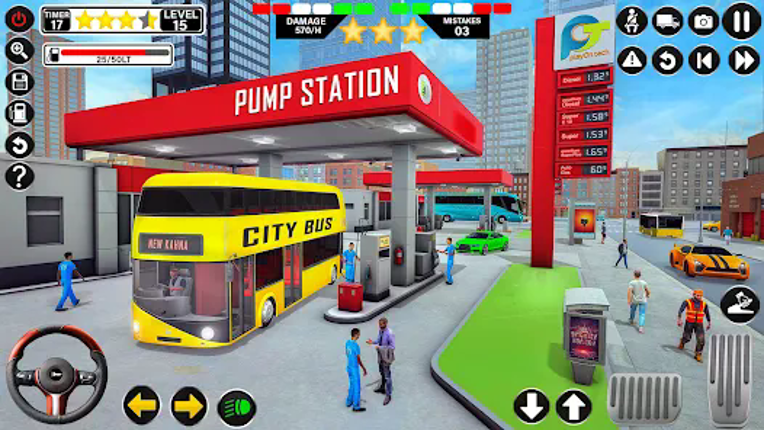The image size is (764, 430).
Task: Open the fuel pump icon
Action: point(19,113)
